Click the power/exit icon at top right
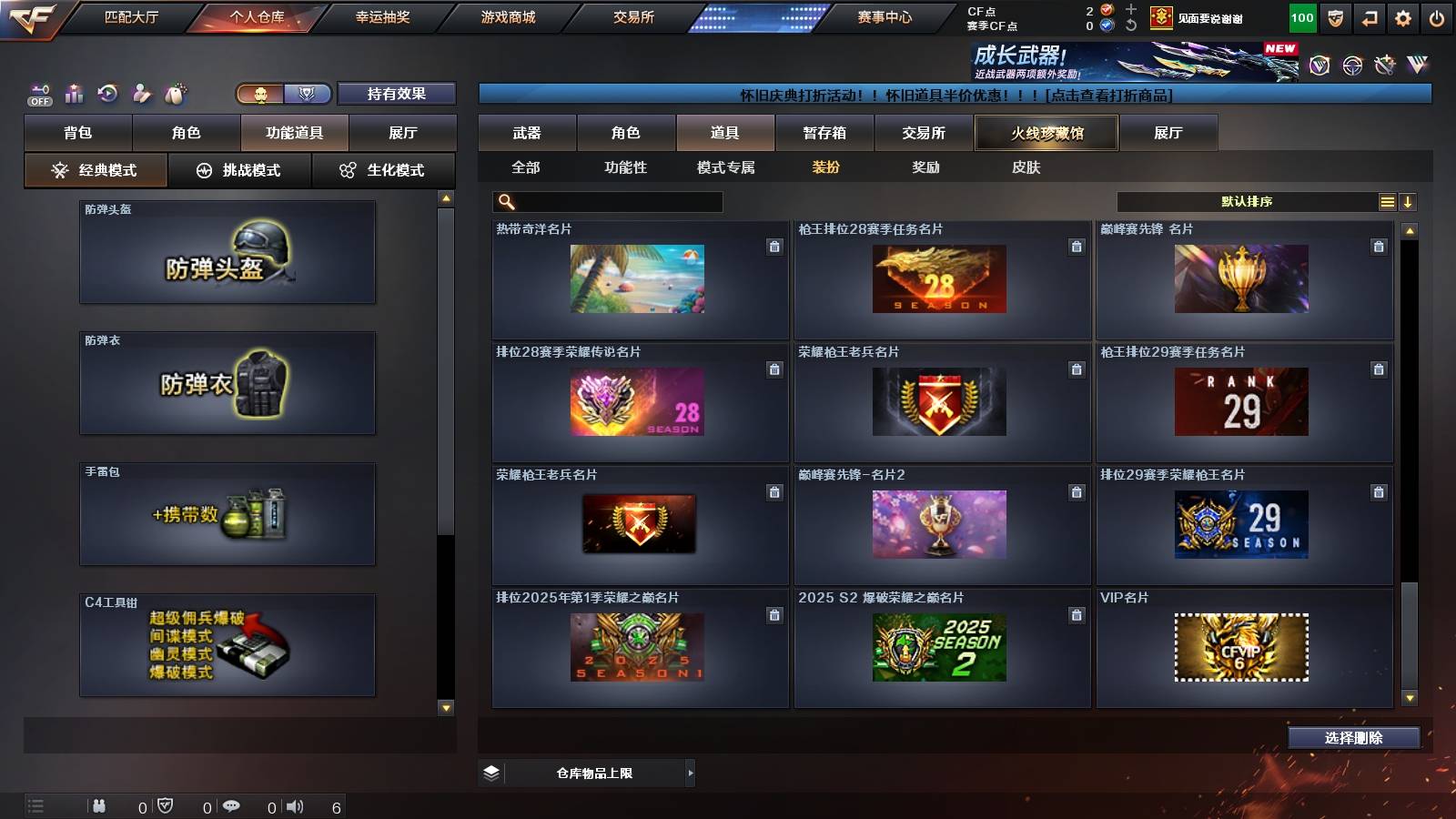Viewport: 1456px width, 819px height. pos(1436,16)
